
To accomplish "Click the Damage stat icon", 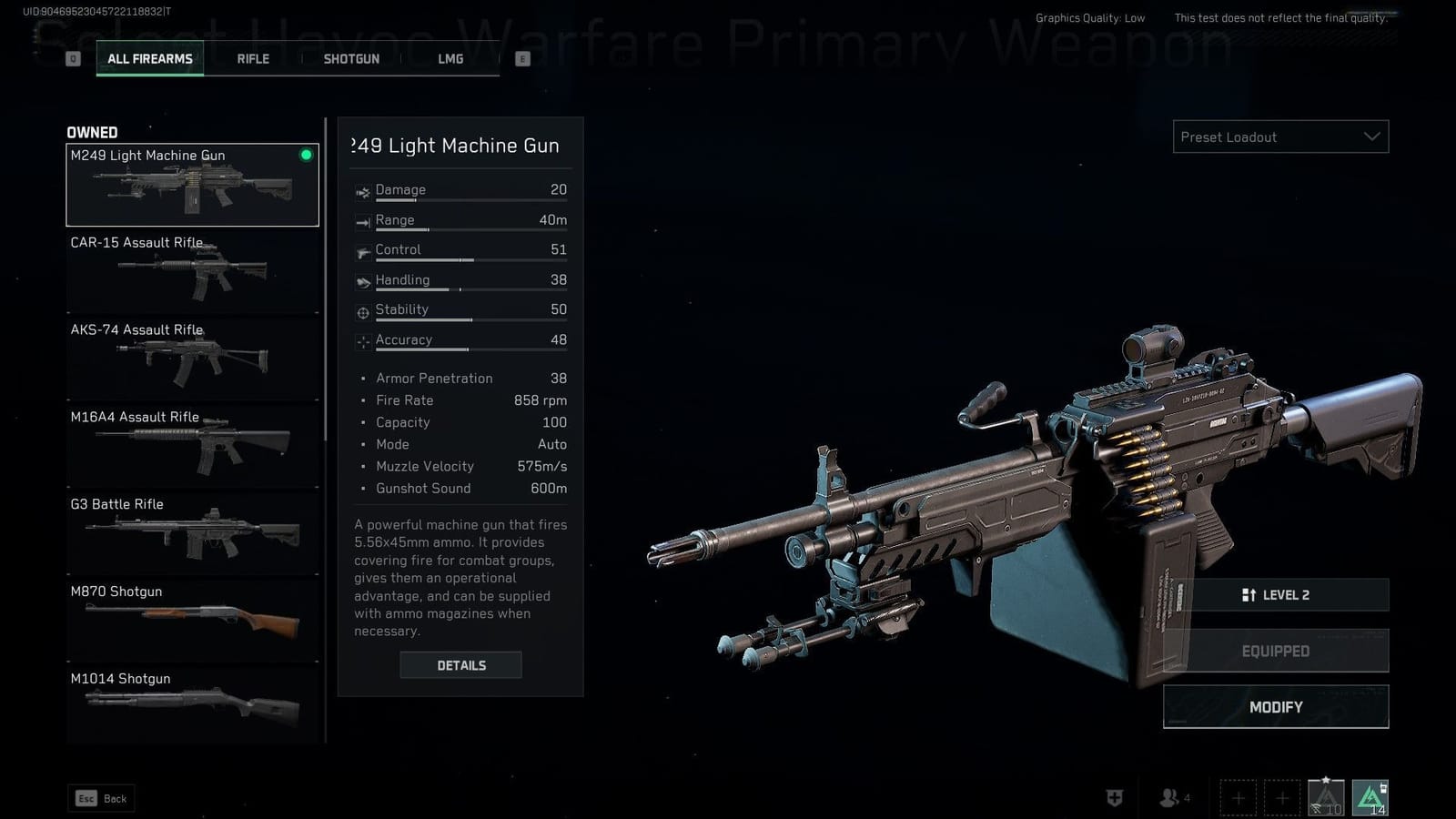I will [362, 190].
